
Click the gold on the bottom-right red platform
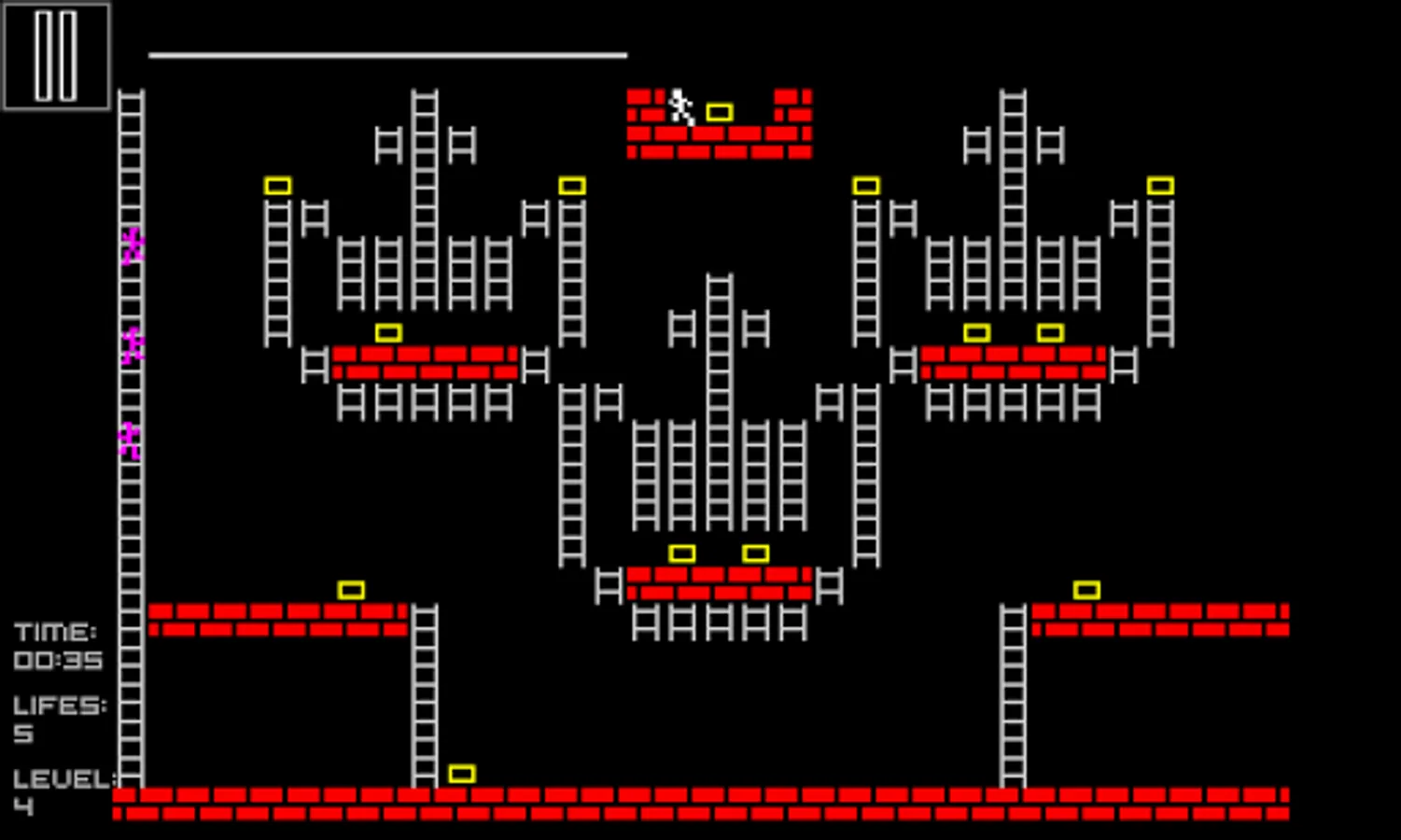(1086, 588)
